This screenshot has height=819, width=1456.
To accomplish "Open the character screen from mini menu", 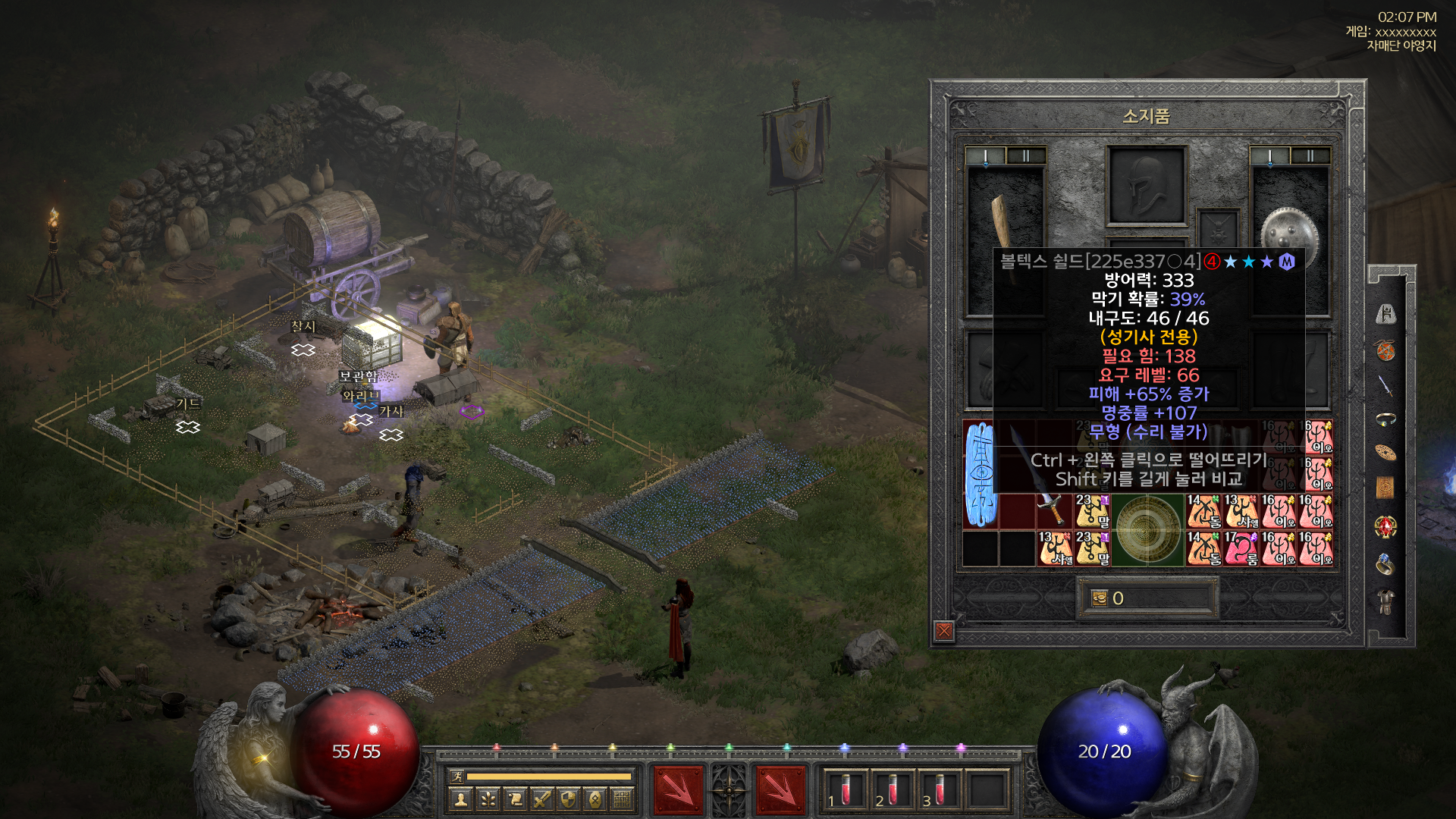I will click(x=461, y=799).
